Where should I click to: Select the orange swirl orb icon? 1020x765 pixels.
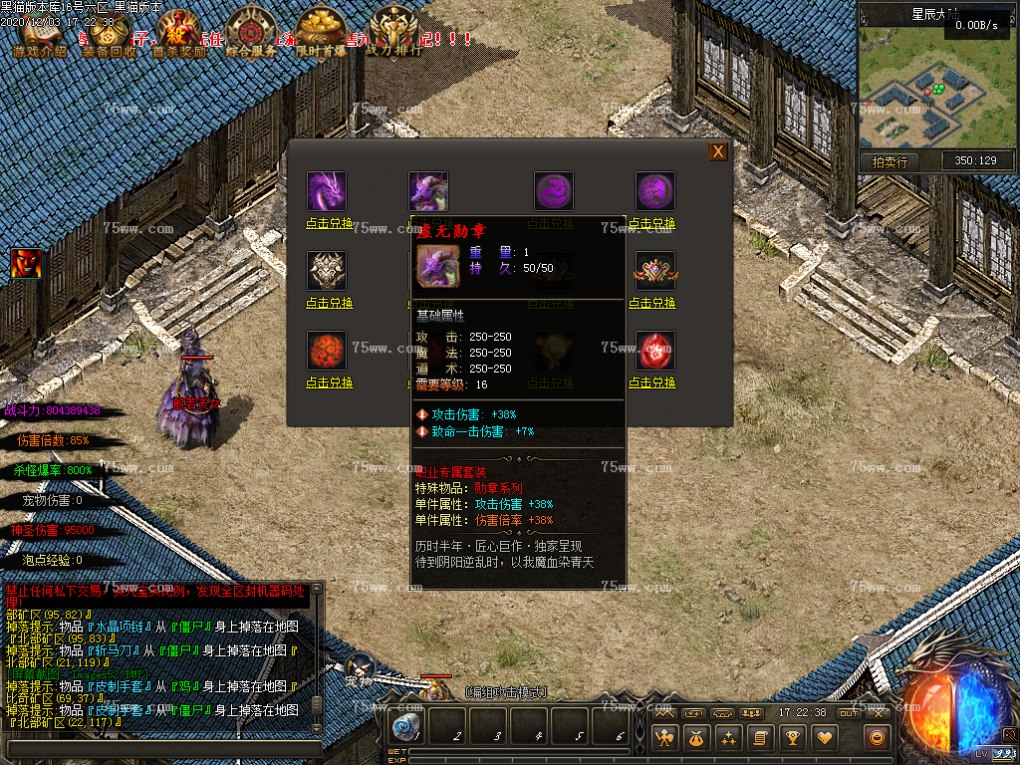click(327, 351)
